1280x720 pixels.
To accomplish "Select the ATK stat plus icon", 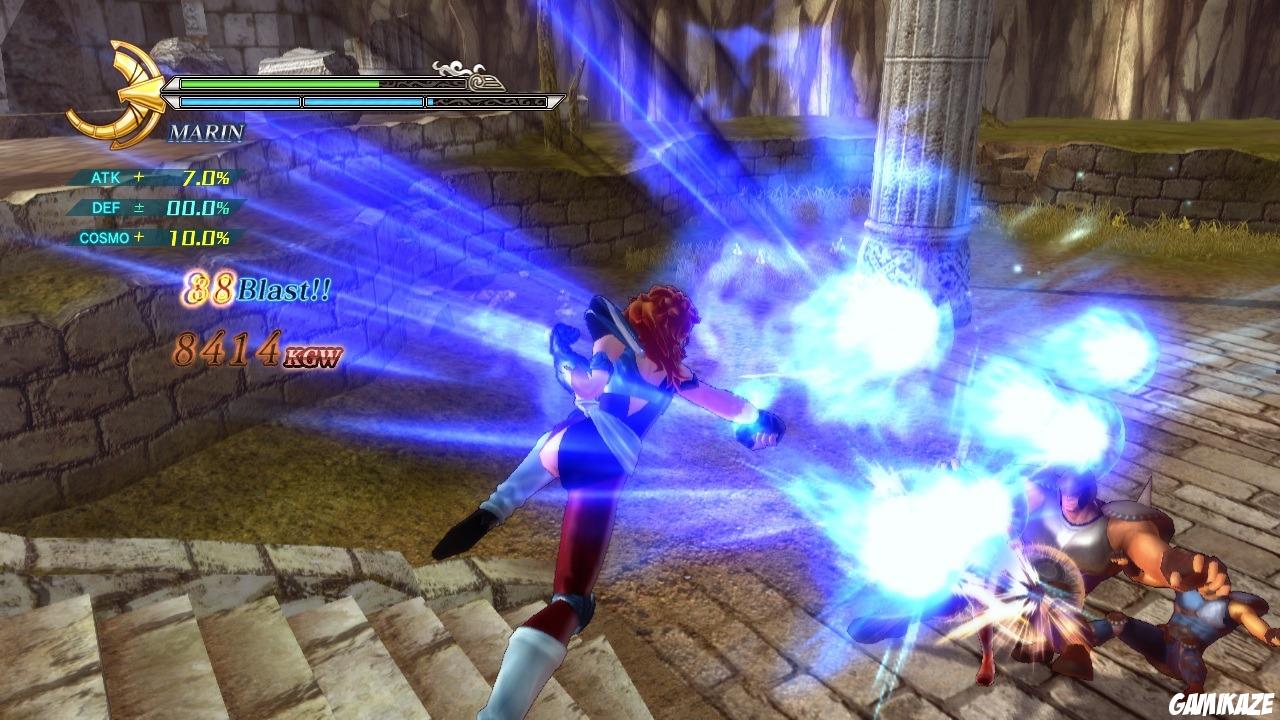I will tap(139, 178).
